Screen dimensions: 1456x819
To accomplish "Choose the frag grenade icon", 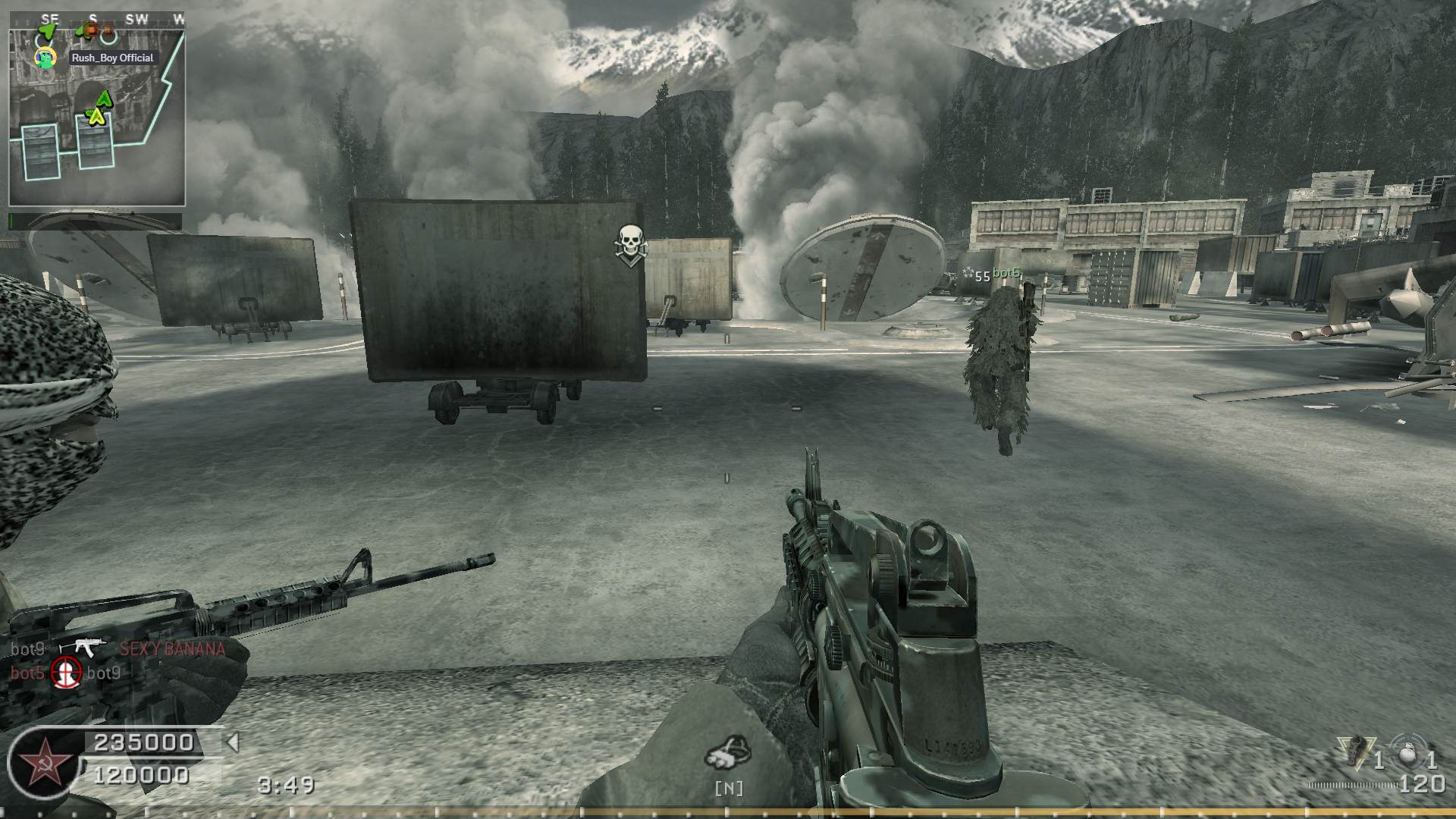I will [x=1410, y=754].
